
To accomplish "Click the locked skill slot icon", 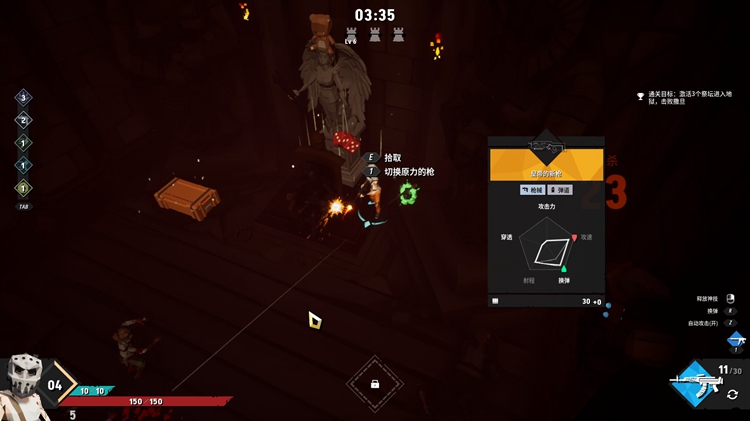I will click(374, 384).
